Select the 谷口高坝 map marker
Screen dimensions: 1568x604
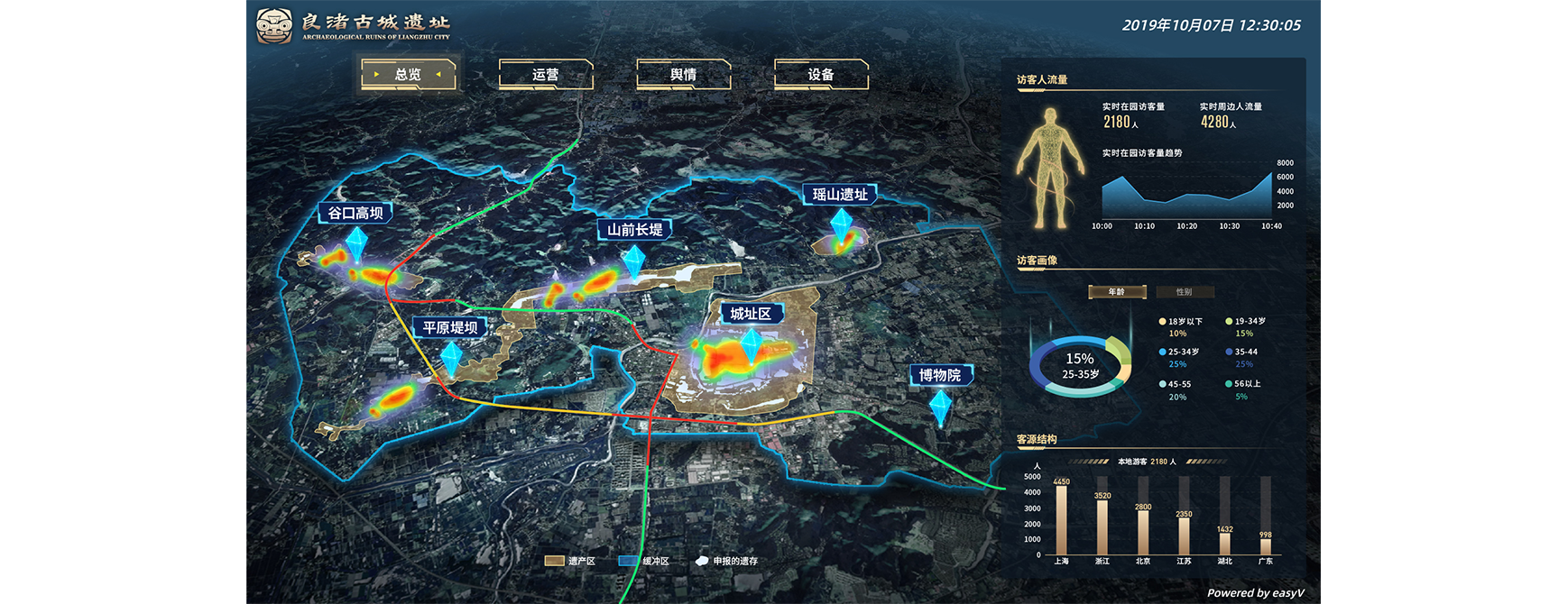(355, 214)
